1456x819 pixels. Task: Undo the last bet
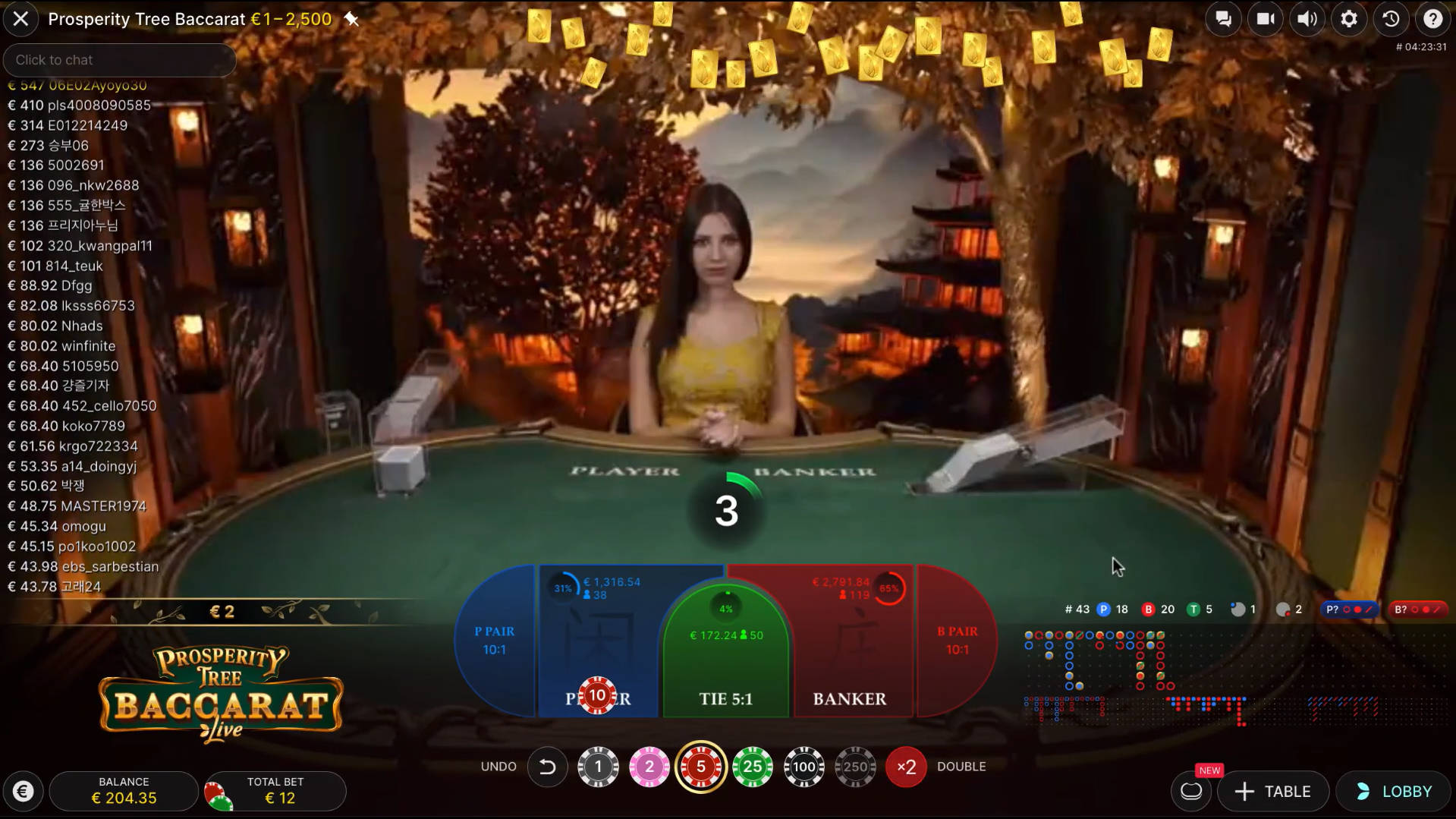[547, 767]
